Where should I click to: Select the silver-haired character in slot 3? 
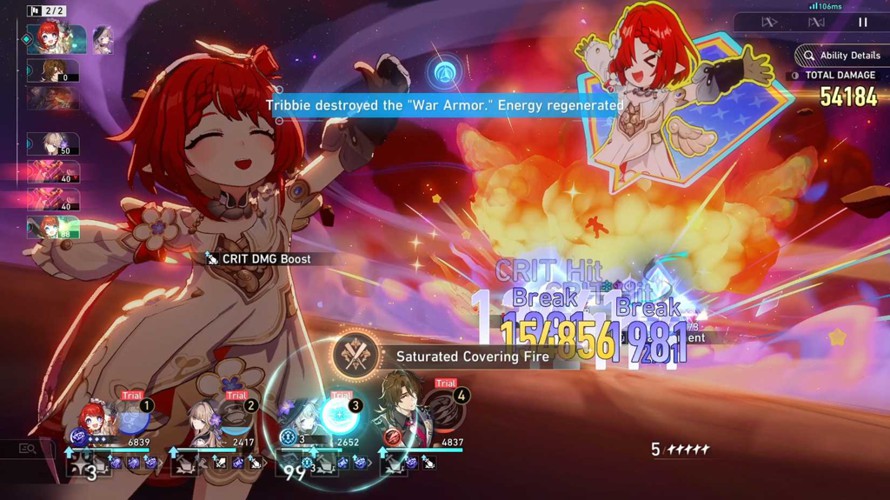pyautogui.click(x=303, y=420)
